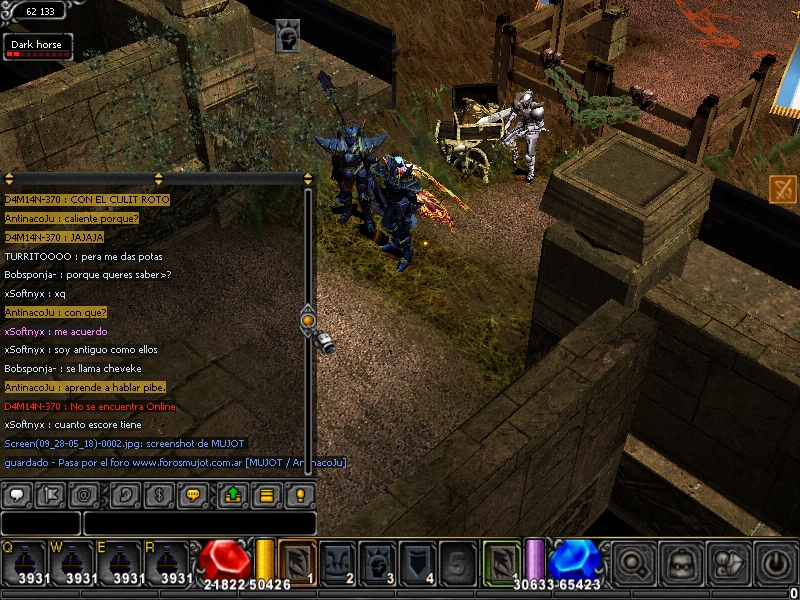
Task: Click the short whisper target name field
Action: pyautogui.click(x=40, y=523)
